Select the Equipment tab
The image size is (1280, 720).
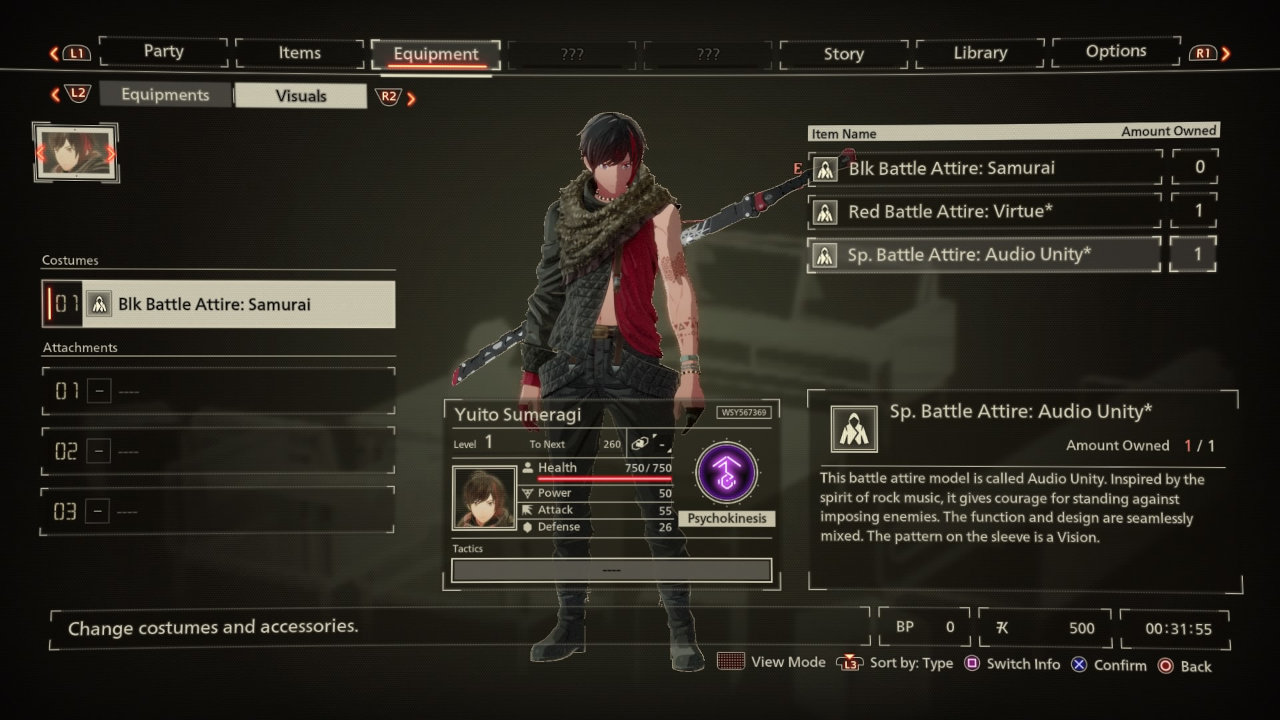[435, 54]
